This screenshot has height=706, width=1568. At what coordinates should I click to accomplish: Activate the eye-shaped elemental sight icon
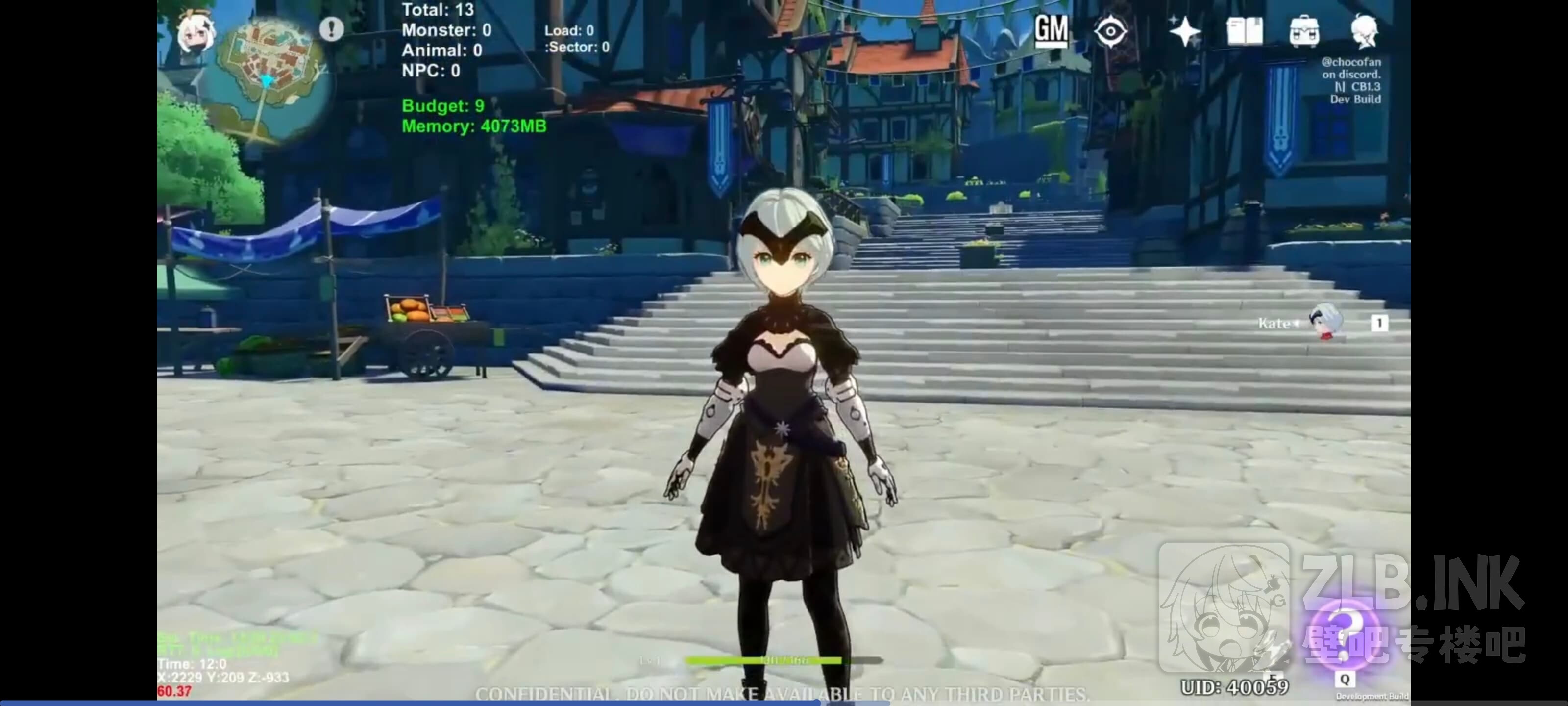1110,31
